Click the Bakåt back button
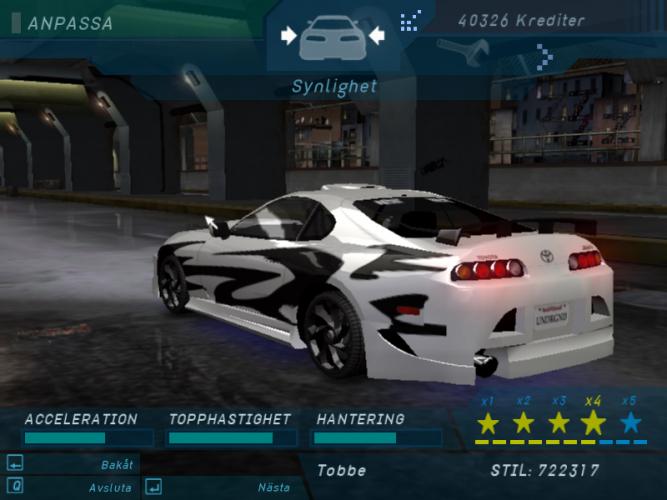 [116, 464]
